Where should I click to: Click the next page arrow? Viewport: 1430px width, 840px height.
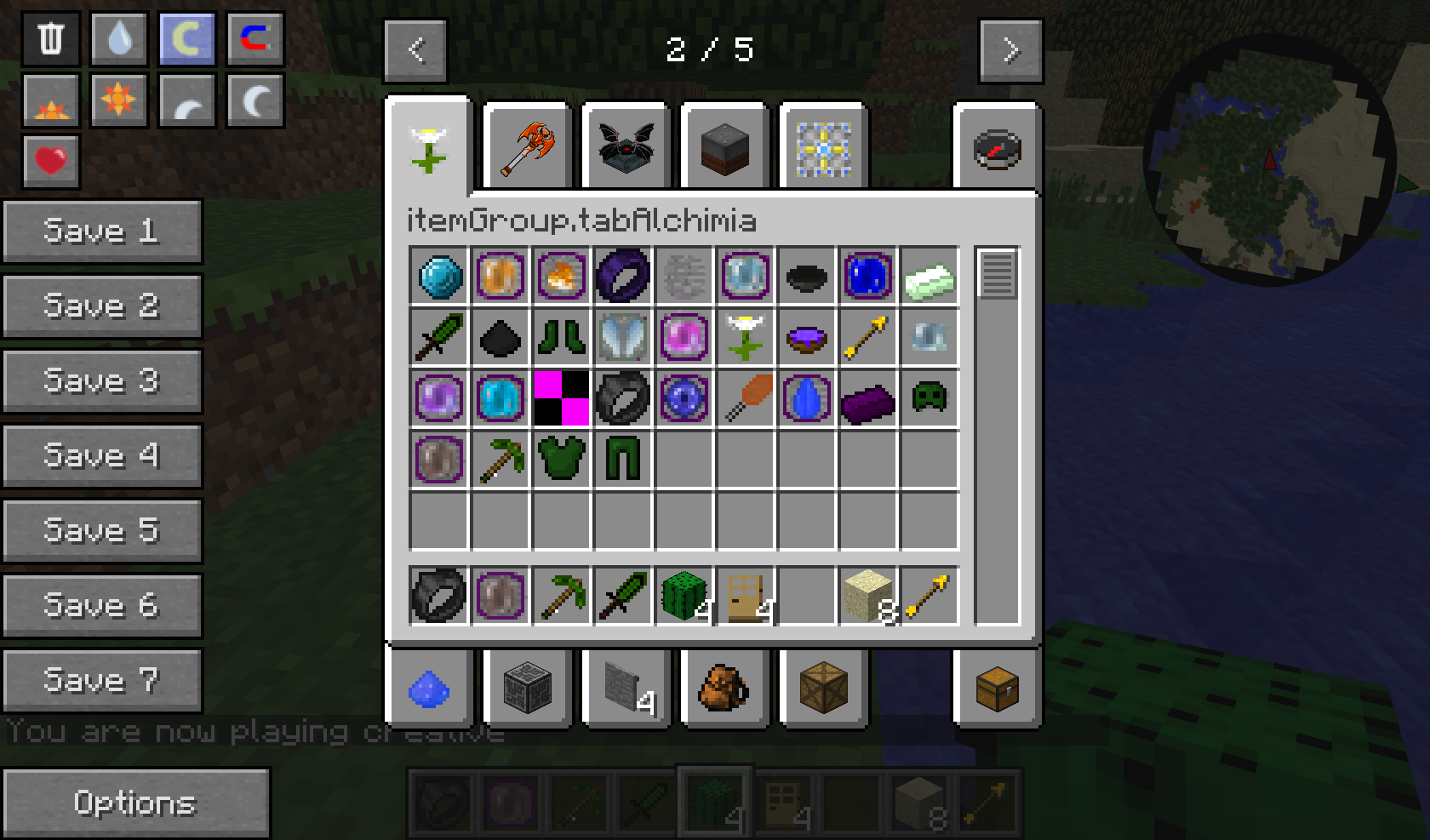[1011, 49]
